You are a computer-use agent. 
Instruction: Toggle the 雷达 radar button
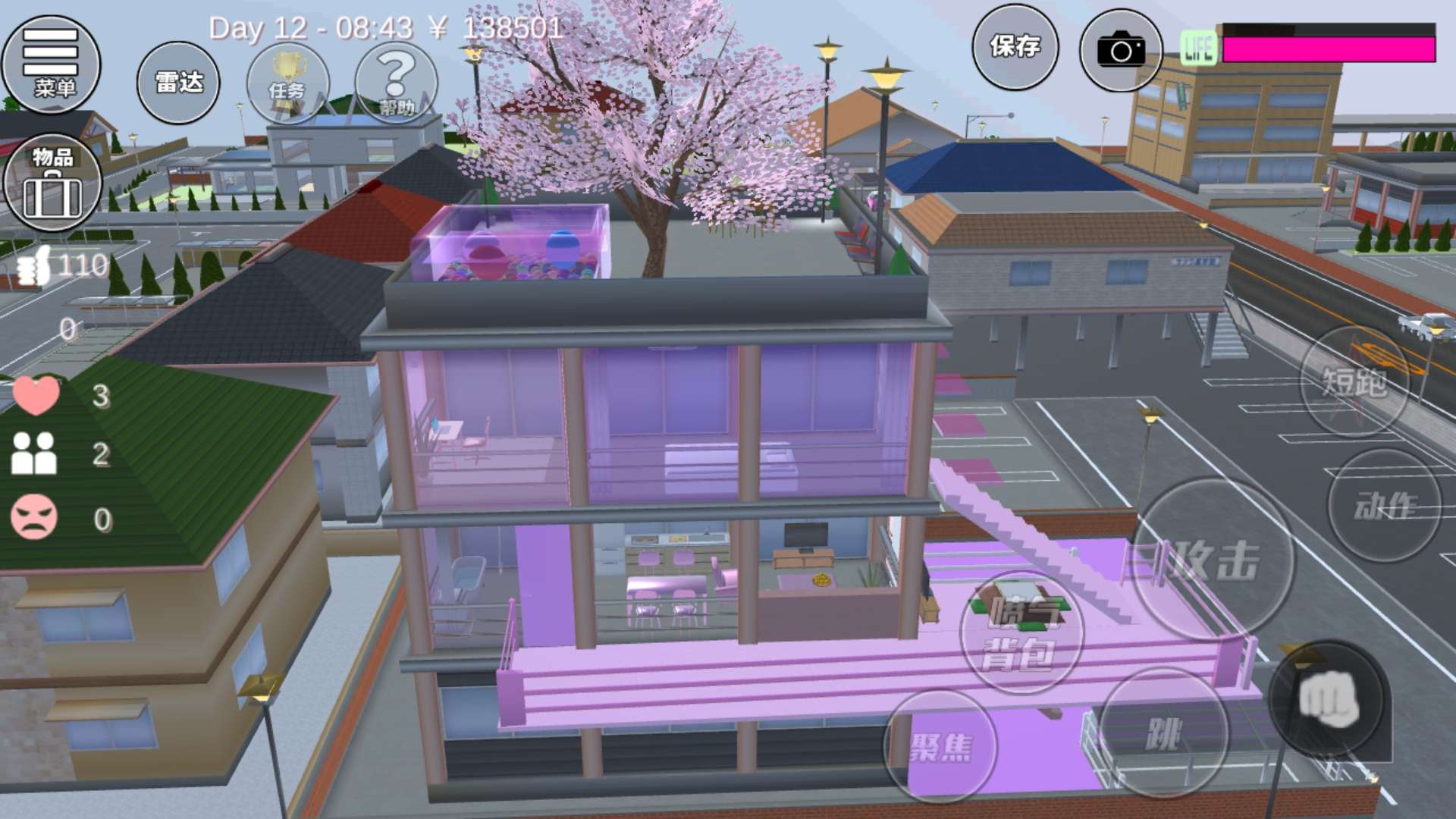178,82
